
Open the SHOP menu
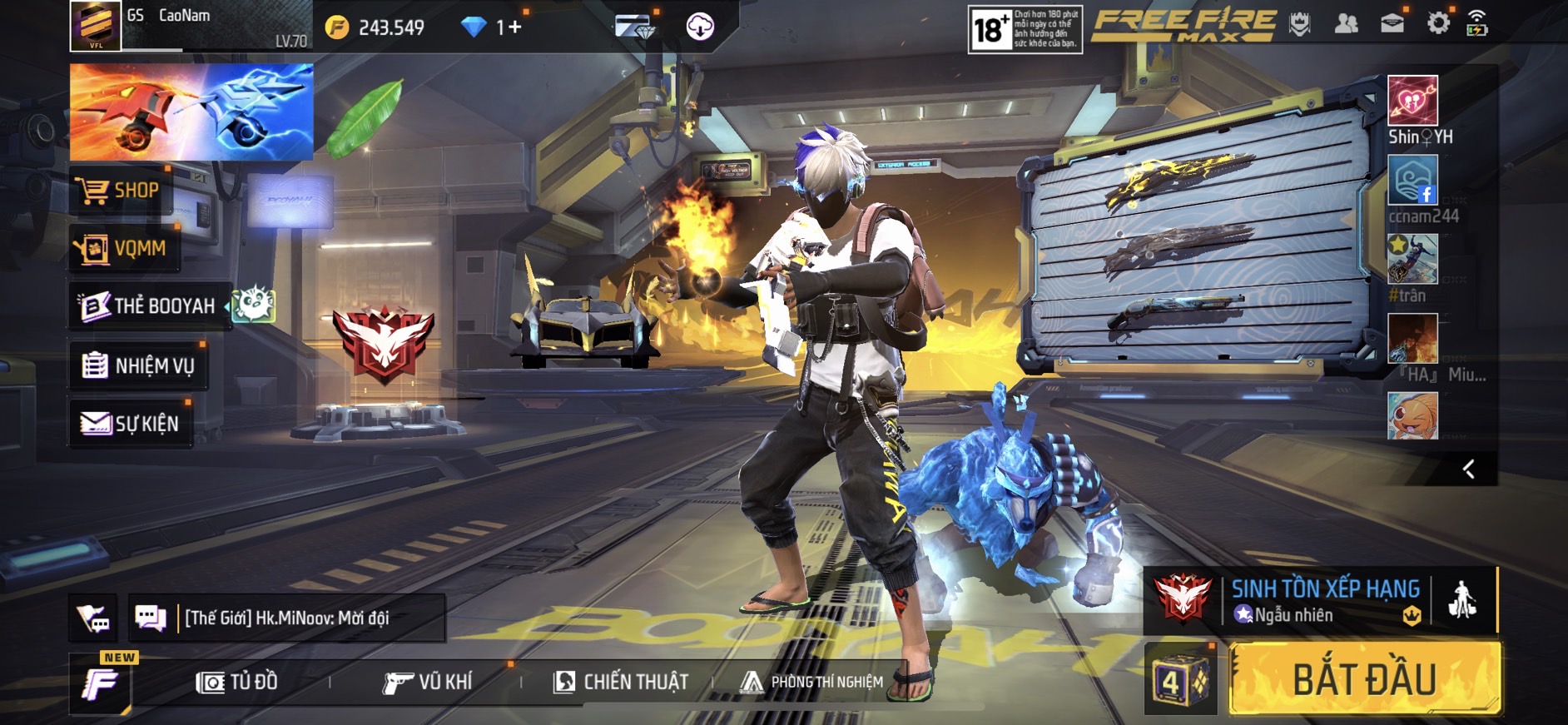point(121,191)
